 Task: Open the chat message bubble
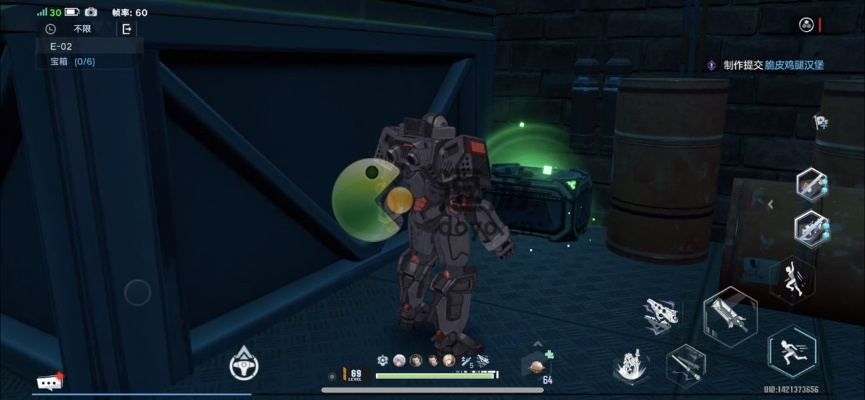(49, 381)
